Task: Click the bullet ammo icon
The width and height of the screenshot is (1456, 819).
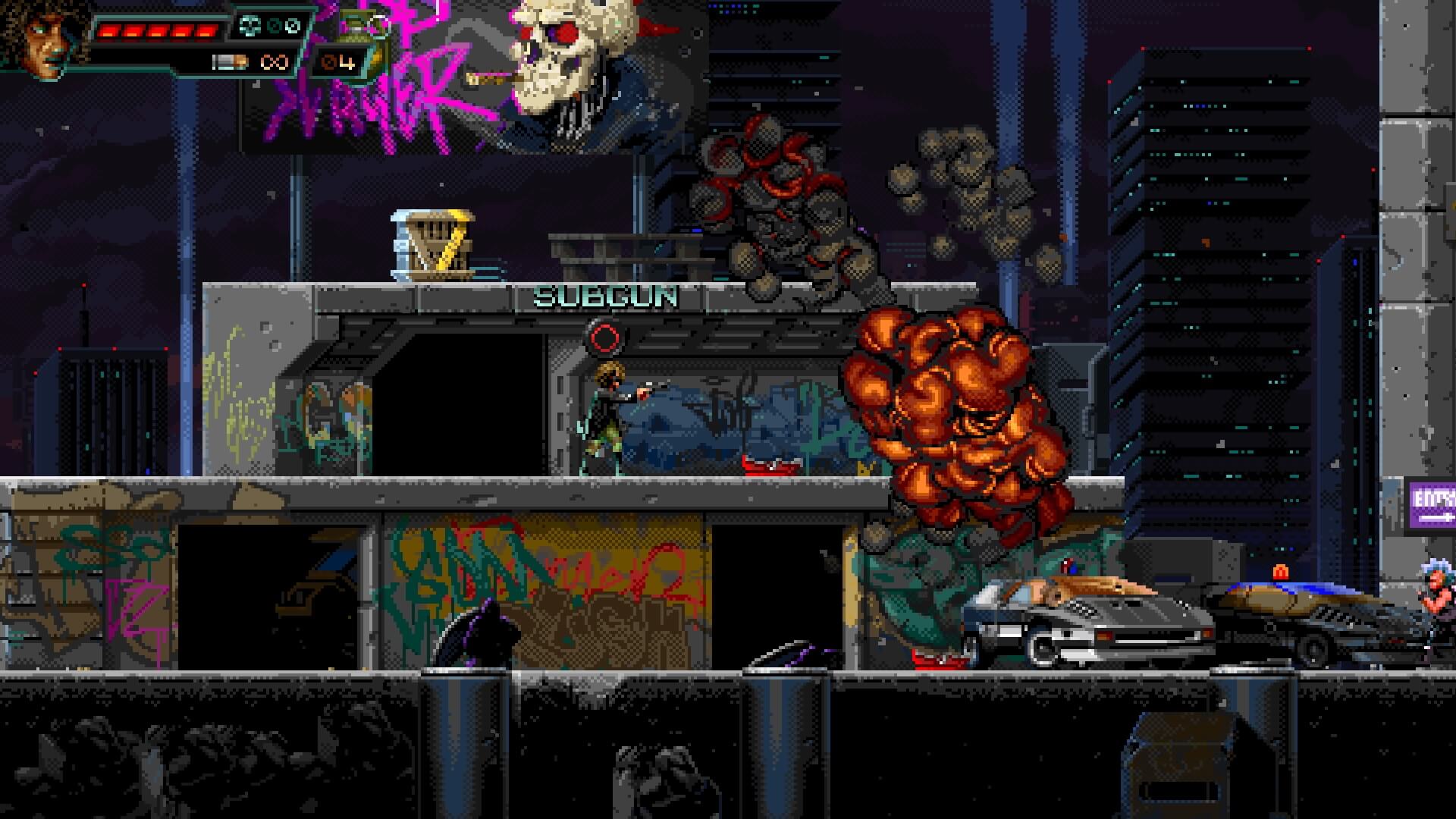Action: [x=228, y=62]
